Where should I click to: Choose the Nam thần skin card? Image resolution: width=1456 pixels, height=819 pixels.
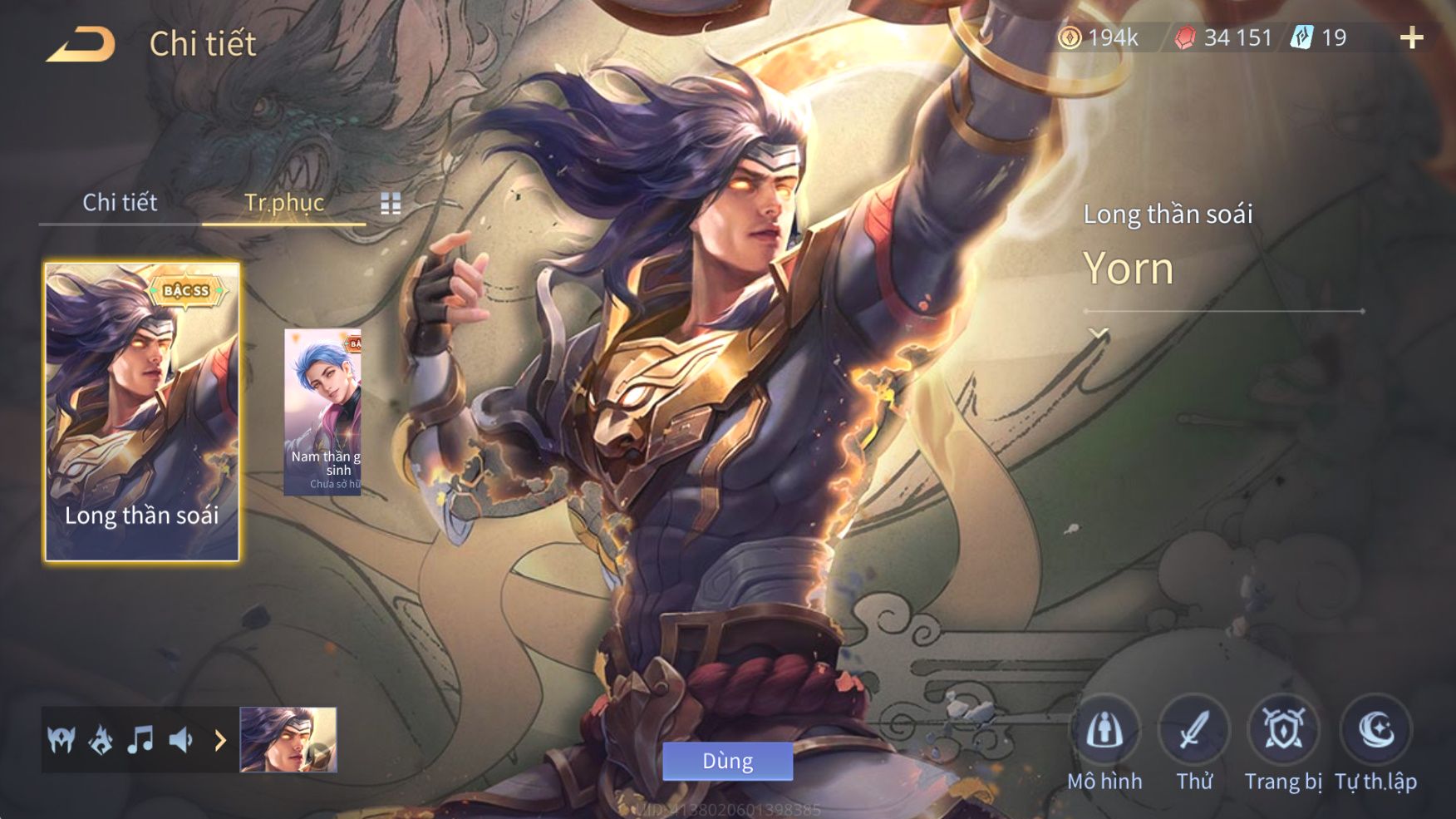(322, 412)
